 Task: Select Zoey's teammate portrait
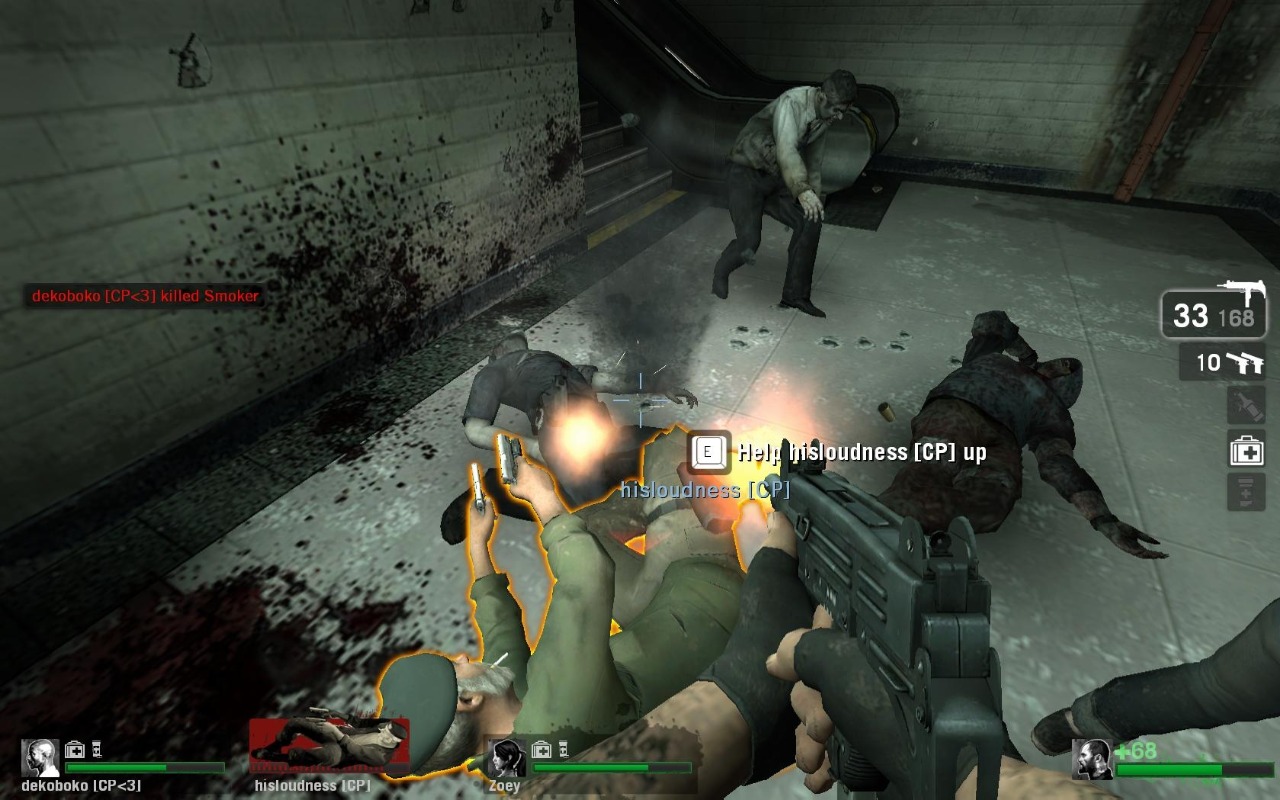point(506,759)
